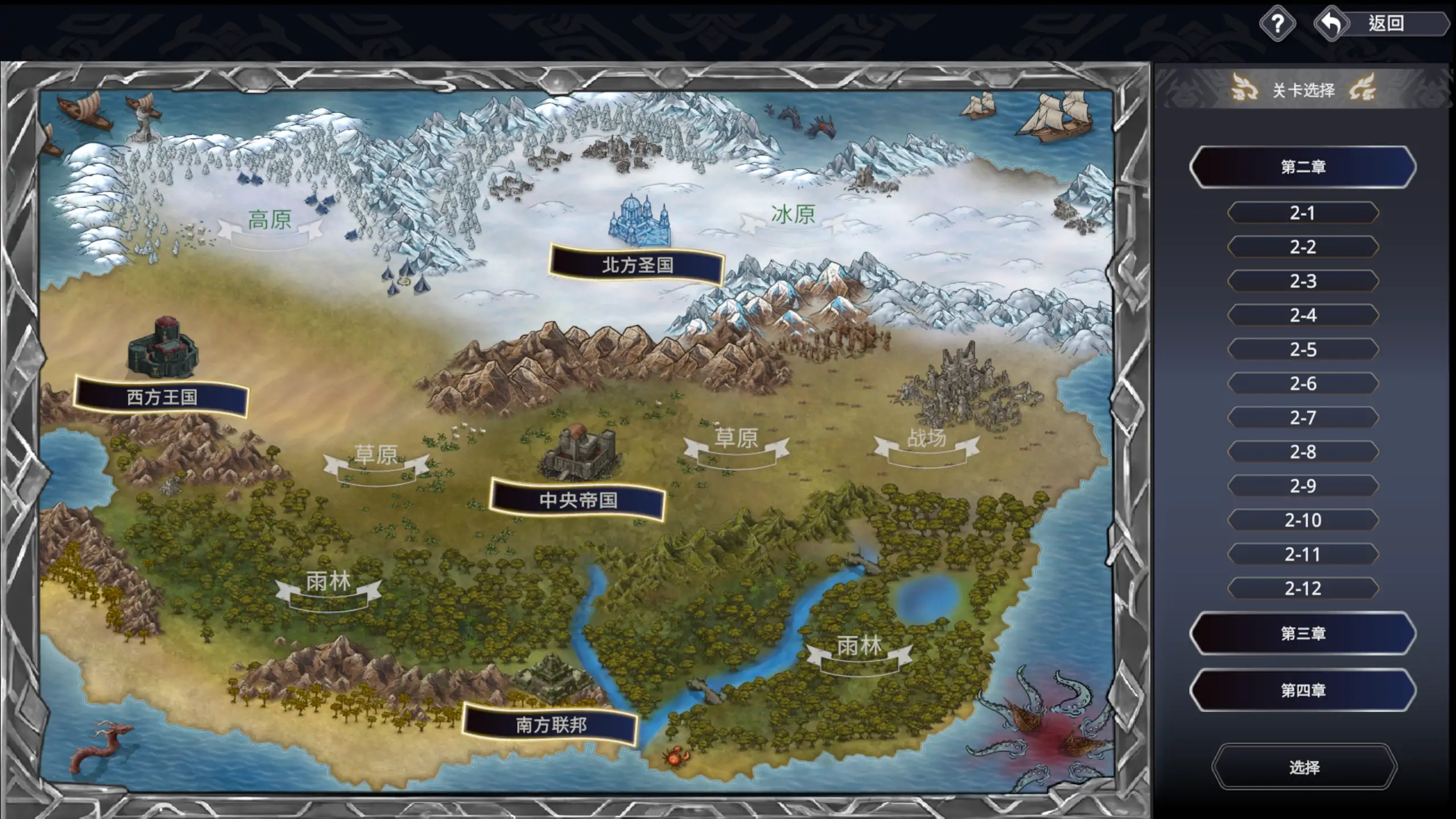This screenshot has height=819, width=1456.
Task: Click the 返回 button
Action: pyautogui.click(x=1386, y=24)
